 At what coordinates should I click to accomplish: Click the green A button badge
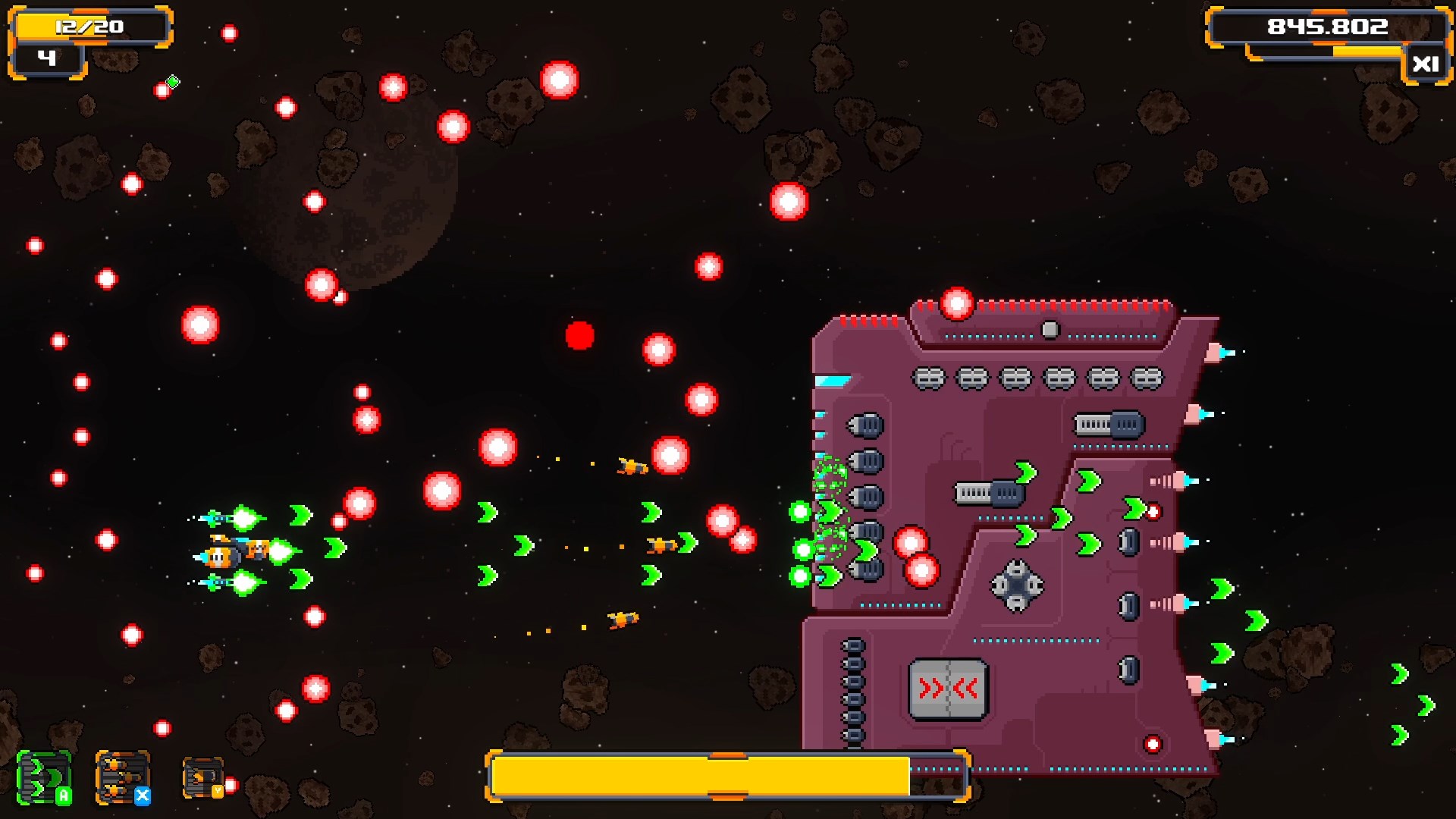(x=64, y=796)
